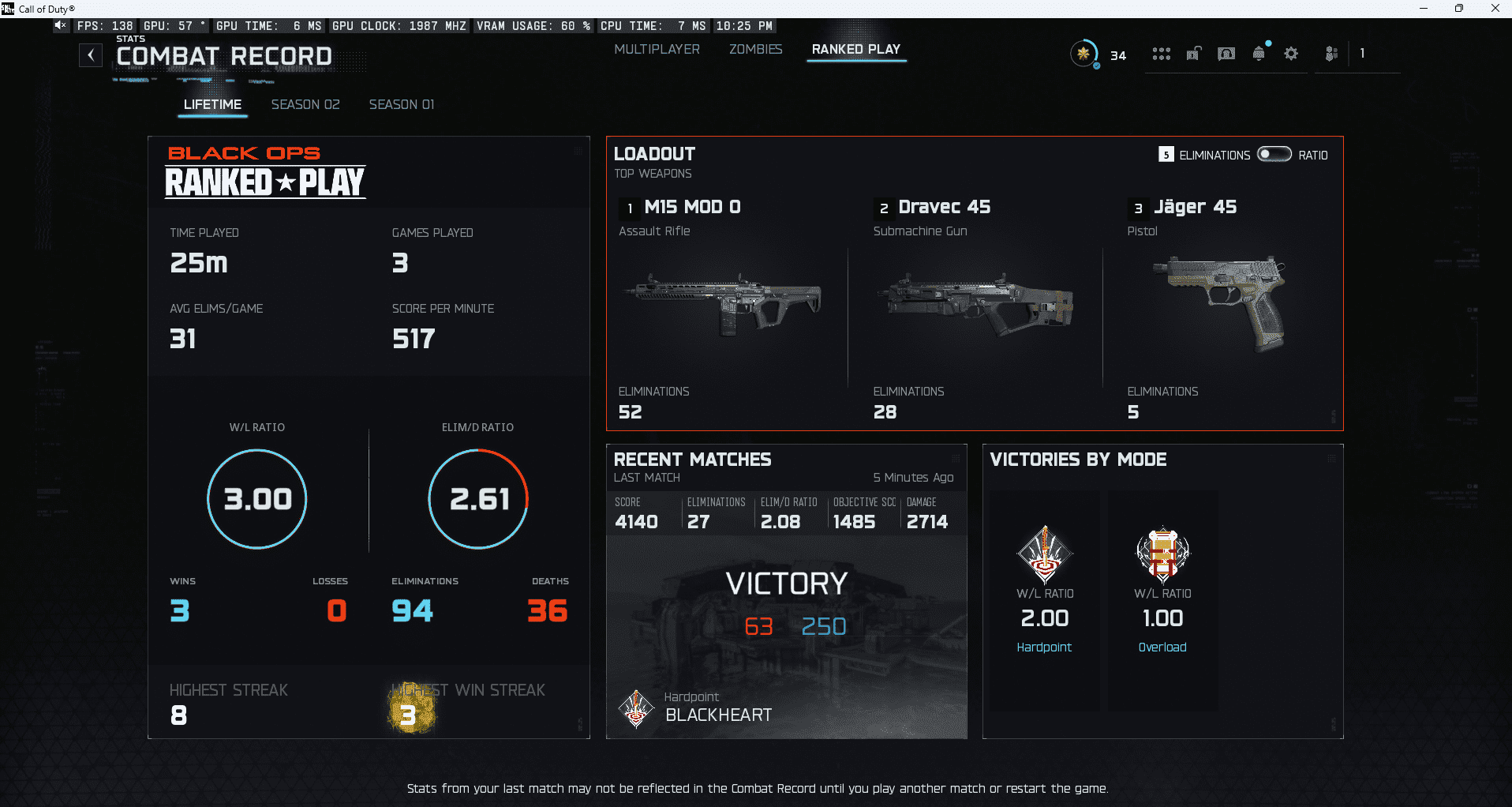Click the mute speaker icon in the top bar
This screenshot has width=1512, height=807.
(60, 25)
